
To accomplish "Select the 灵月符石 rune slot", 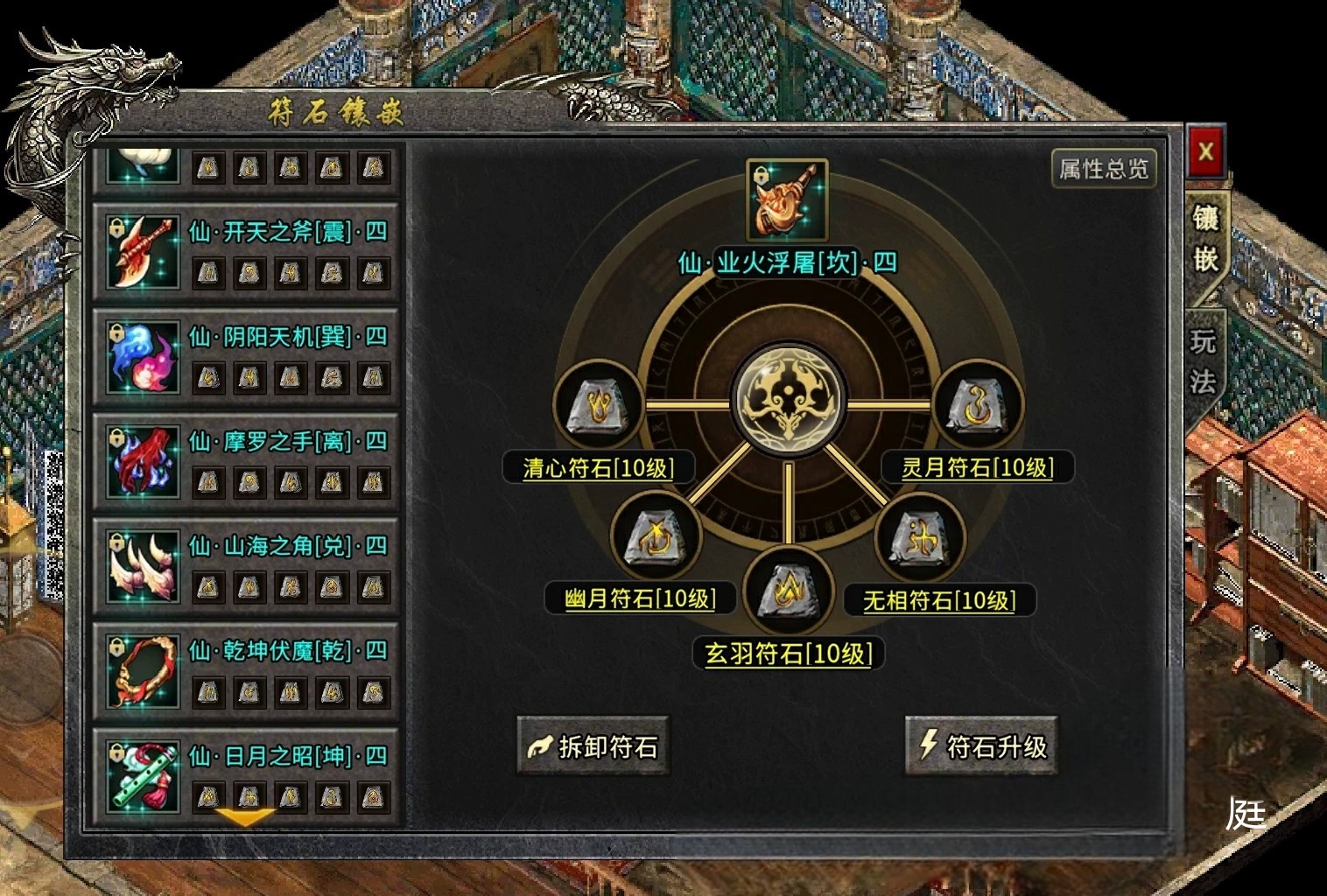I will [978, 406].
